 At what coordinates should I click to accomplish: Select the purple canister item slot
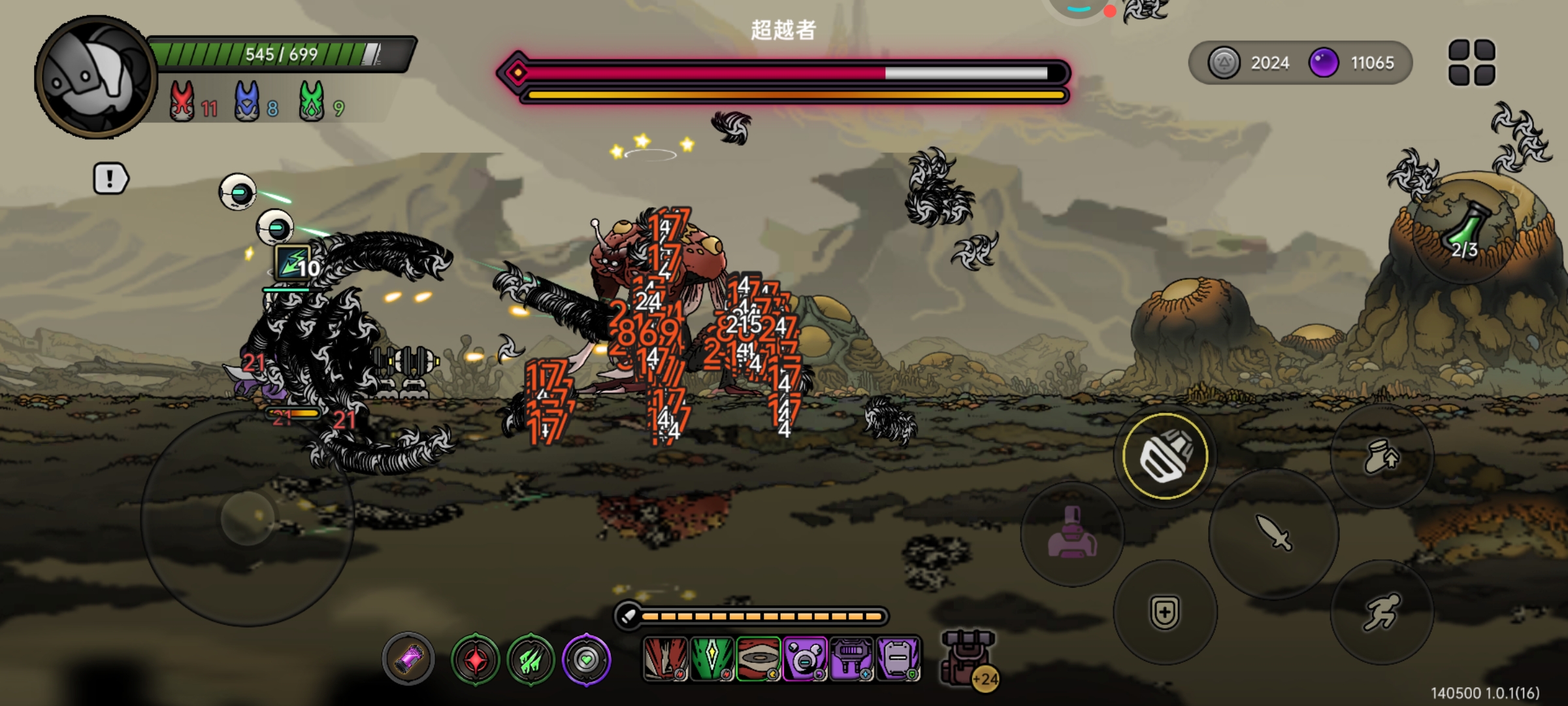pos(408,659)
